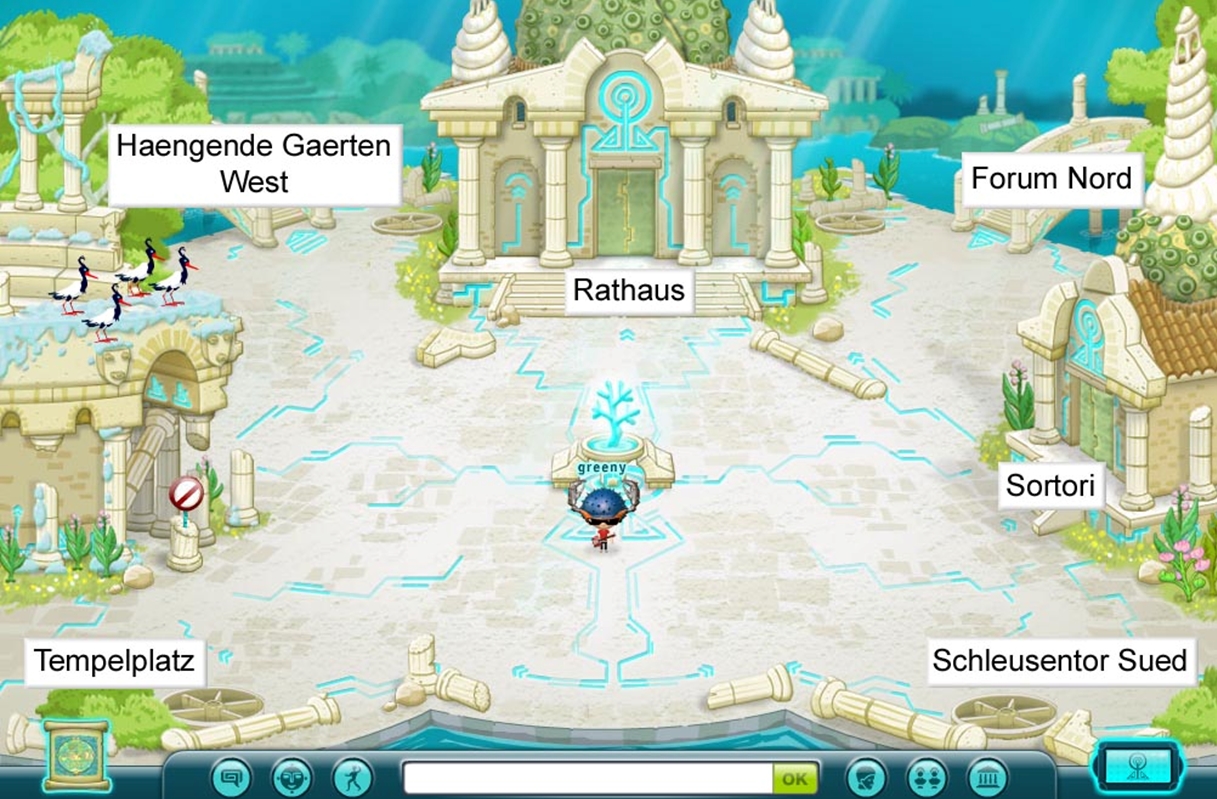The width and height of the screenshot is (1217, 799).
Task: Visit the Sortori building
Action: pos(1050,488)
